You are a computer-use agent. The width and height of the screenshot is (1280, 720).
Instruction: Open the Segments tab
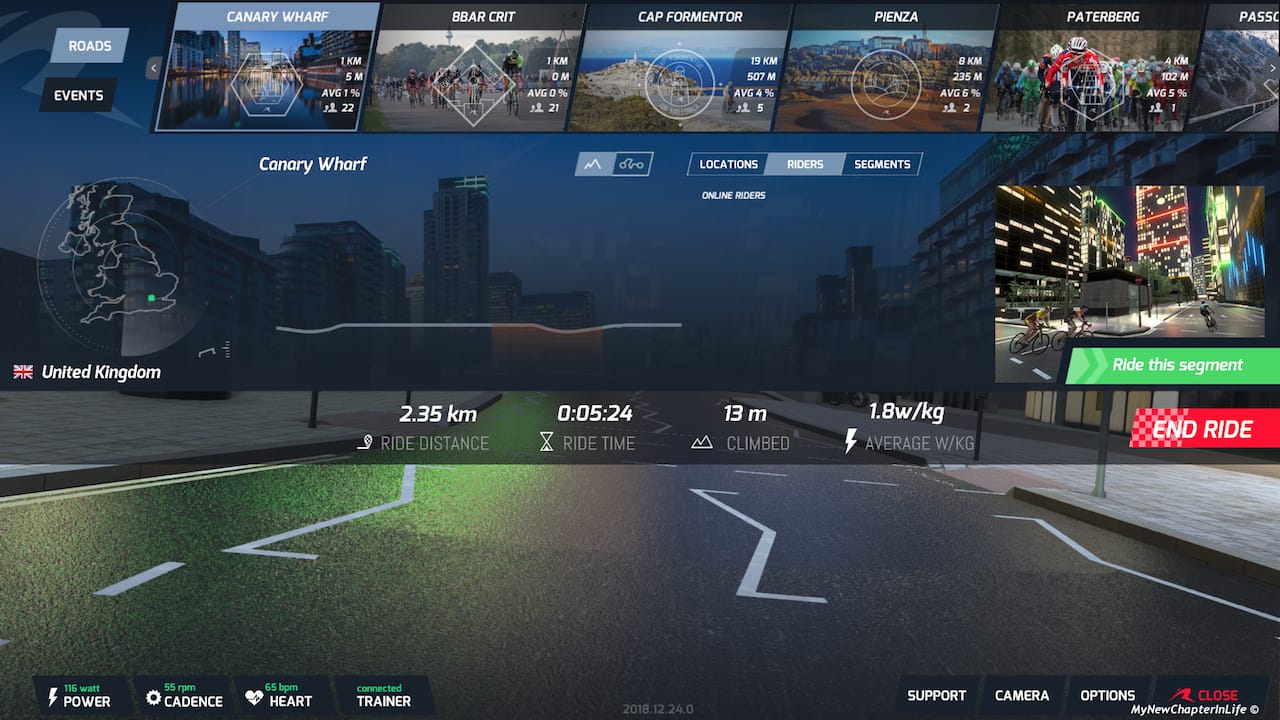click(882, 164)
